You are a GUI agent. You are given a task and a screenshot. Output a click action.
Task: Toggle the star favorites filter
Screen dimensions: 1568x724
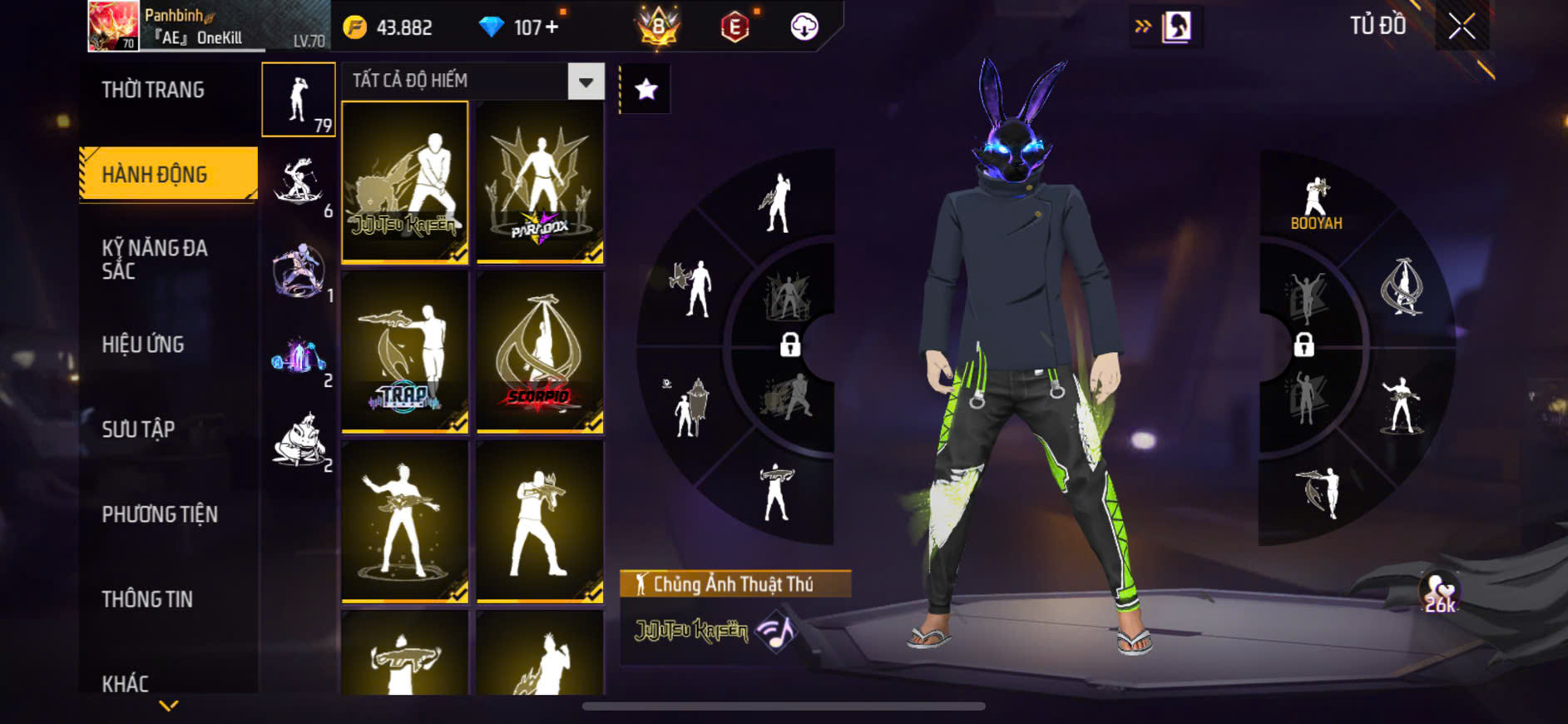[x=646, y=89]
